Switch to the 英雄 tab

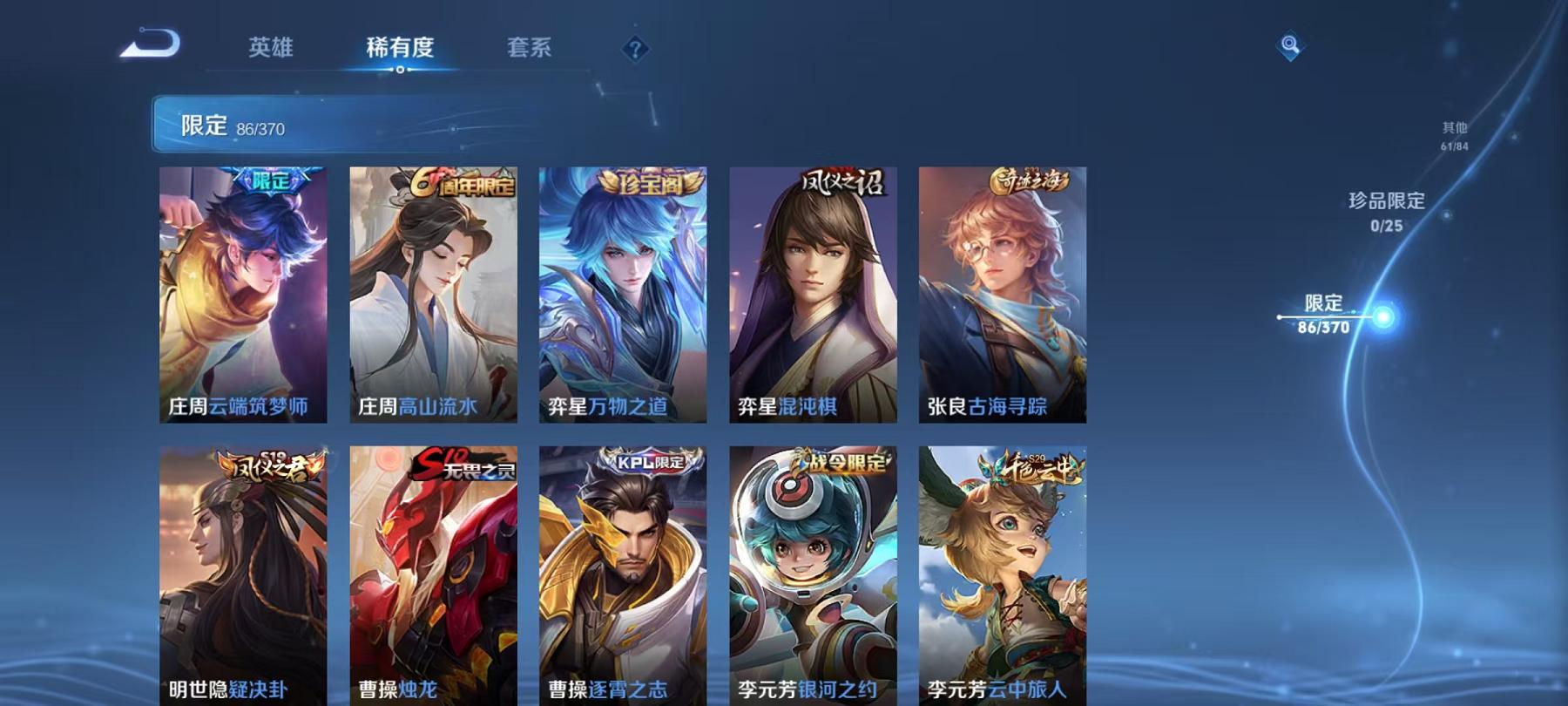270,50
